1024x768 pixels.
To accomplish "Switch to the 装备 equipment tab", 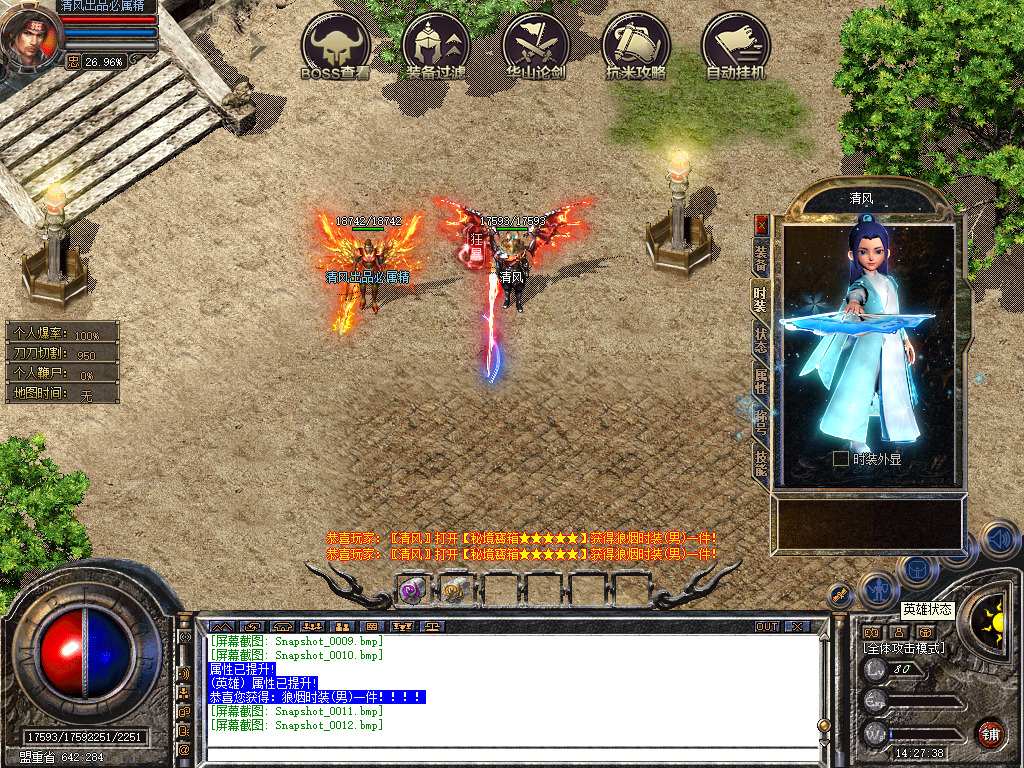I will pos(761,256).
